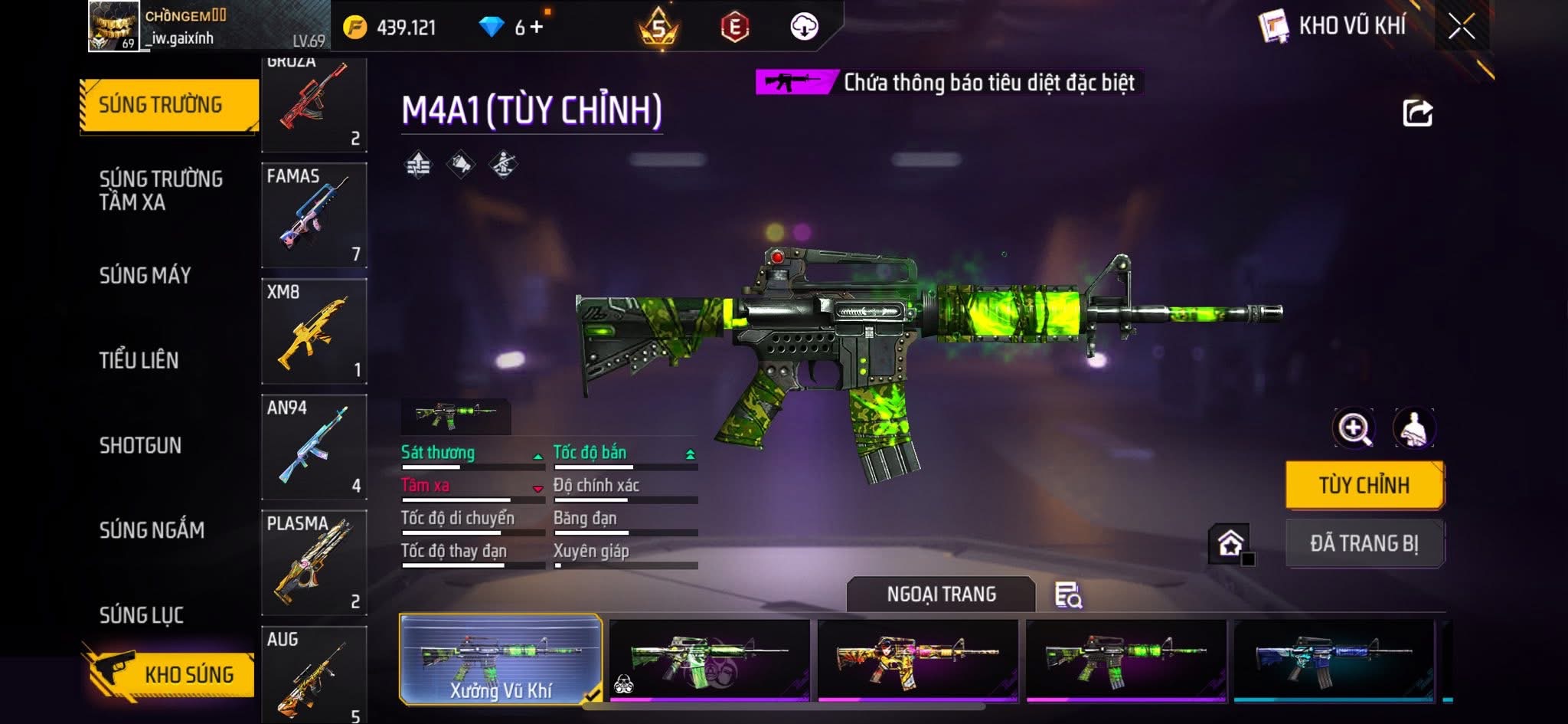1568x724 pixels.
Task: Open the Tiểu Liên weapon category
Action: (x=139, y=360)
